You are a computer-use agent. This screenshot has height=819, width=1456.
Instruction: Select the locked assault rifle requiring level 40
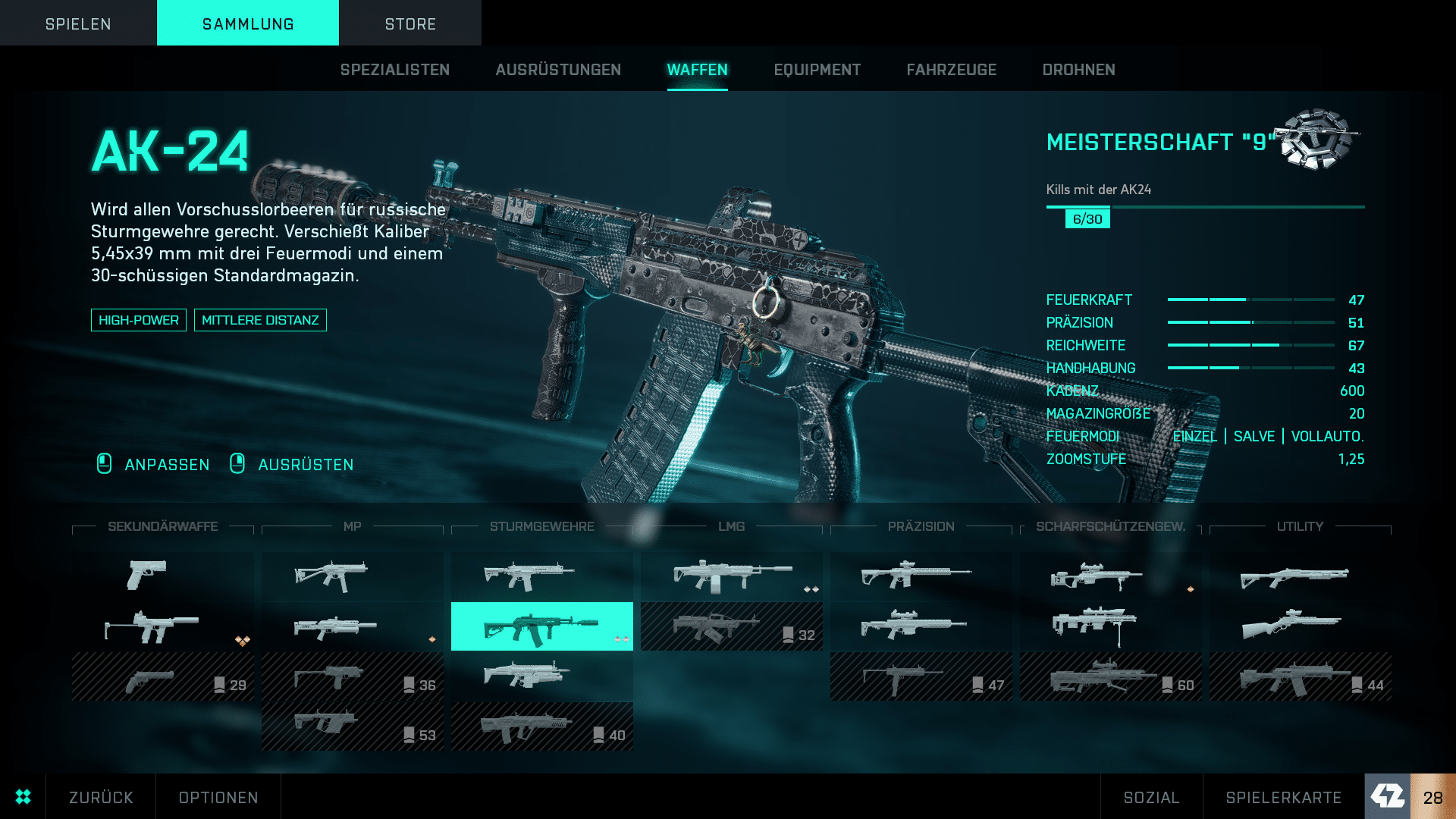(541, 726)
